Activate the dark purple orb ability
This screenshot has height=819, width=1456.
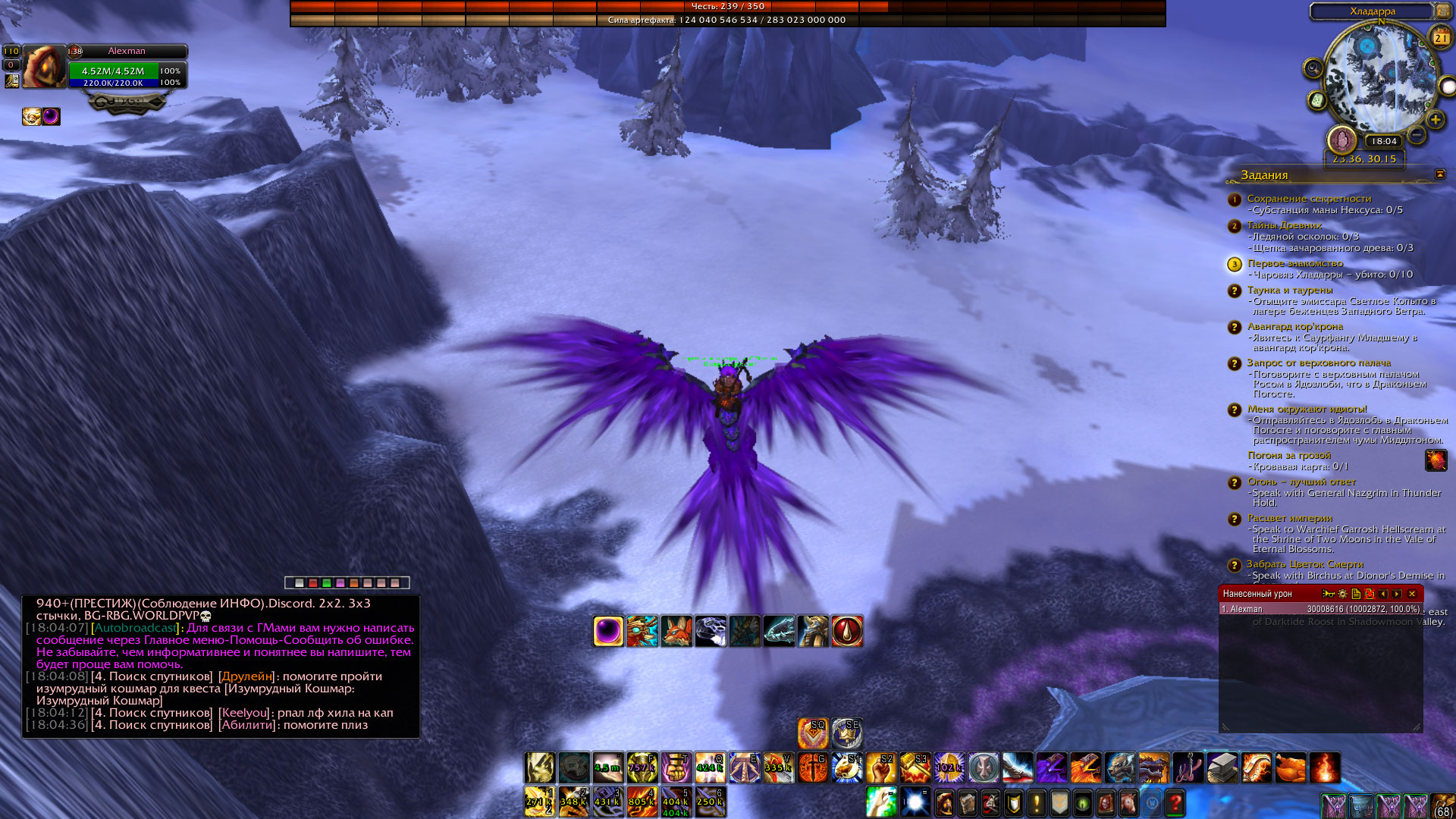tap(608, 631)
